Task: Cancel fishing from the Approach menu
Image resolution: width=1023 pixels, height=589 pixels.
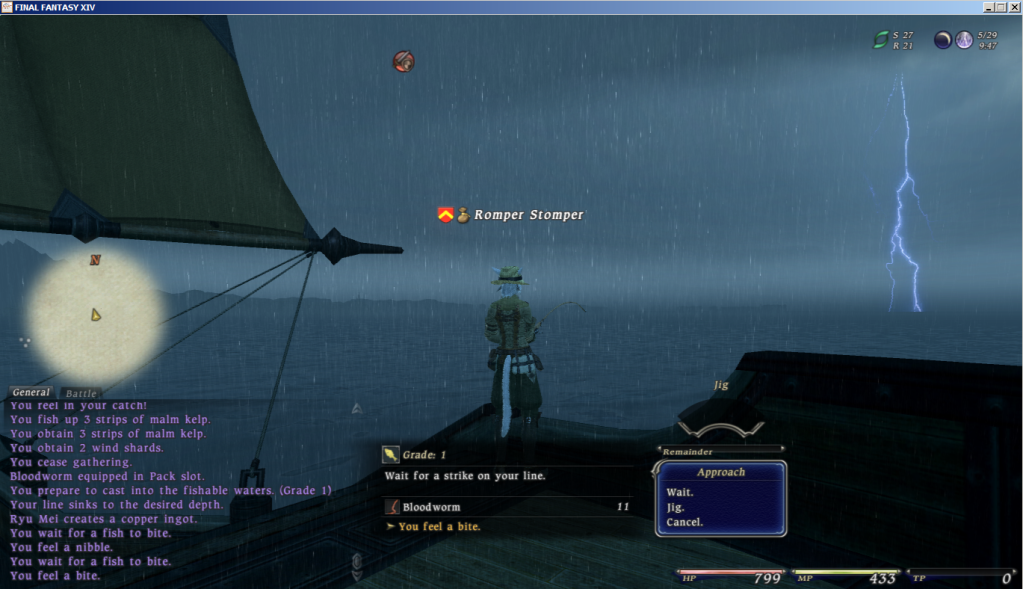Action: pyautogui.click(x=684, y=522)
